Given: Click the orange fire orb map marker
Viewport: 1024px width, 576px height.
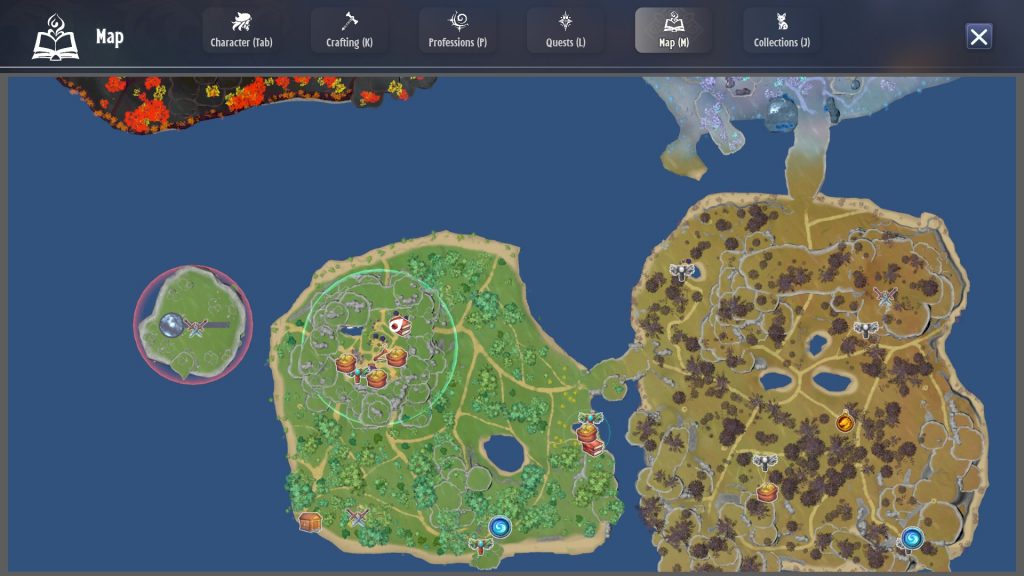Looking at the screenshot, I should (x=845, y=423).
